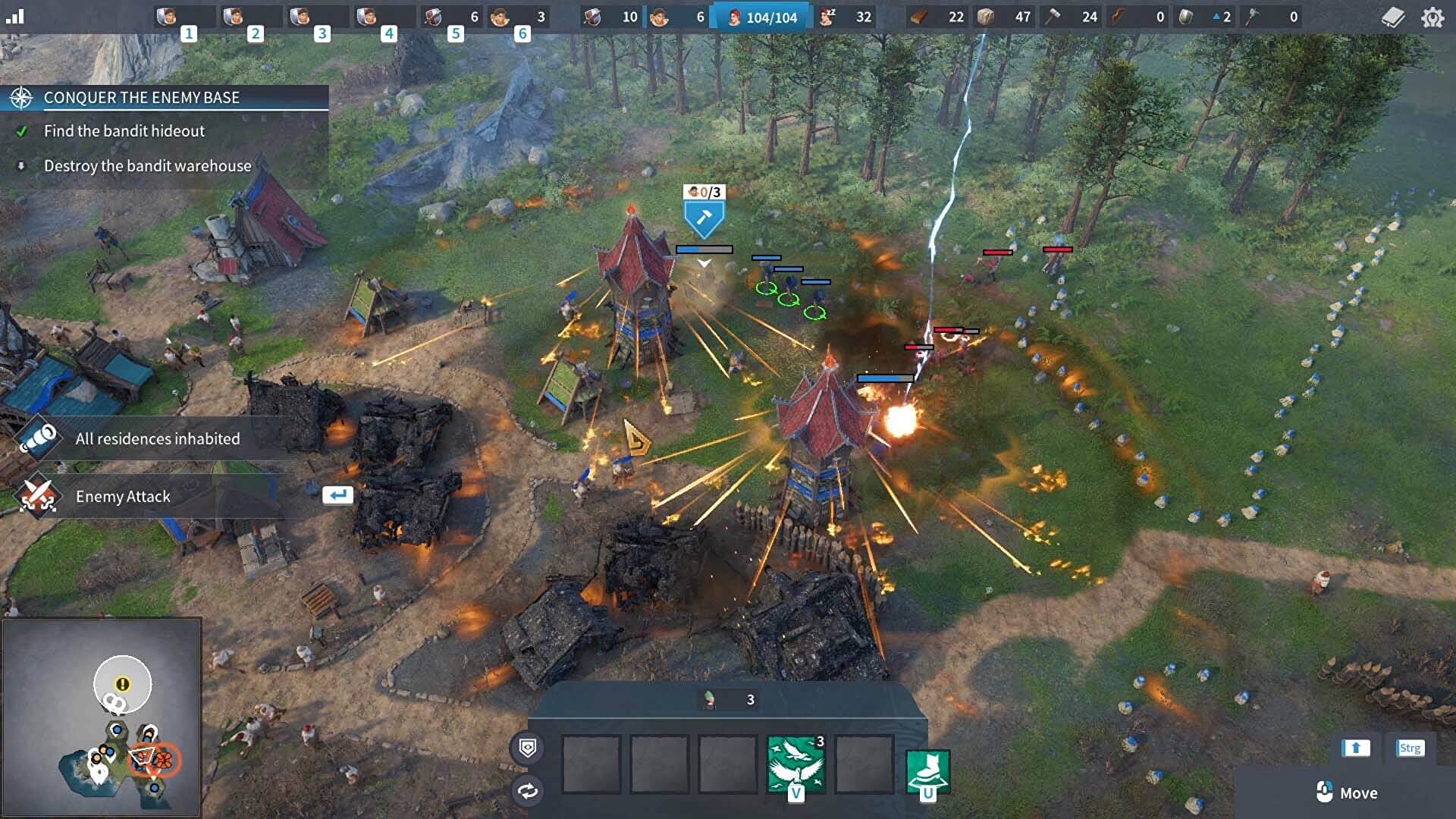This screenshot has width=1456, height=819.
Task: Activate the green eagle ability
Action: pyautogui.click(x=795, y=764)
